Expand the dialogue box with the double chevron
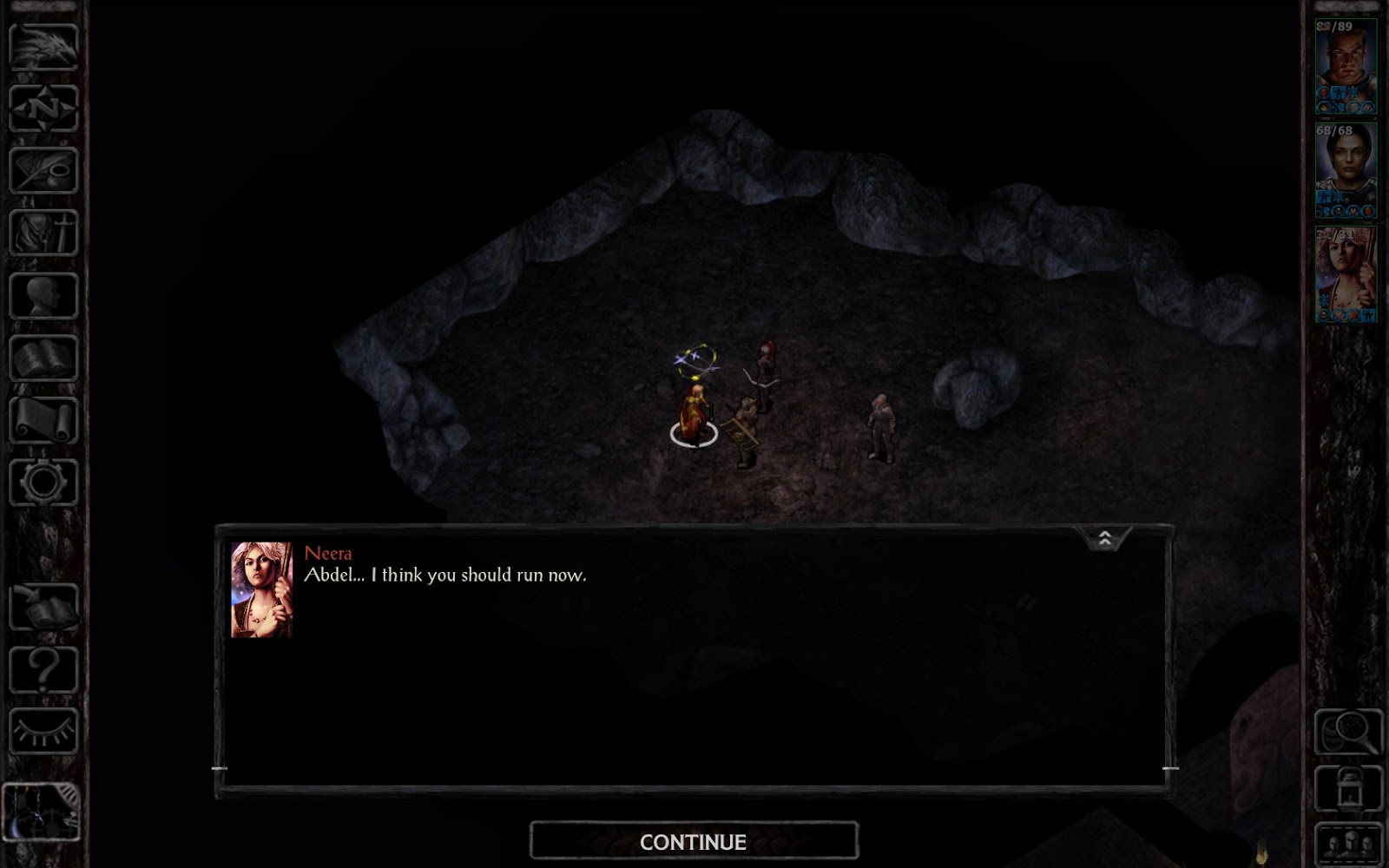The image size is (1389, 868). (1104, 540)
